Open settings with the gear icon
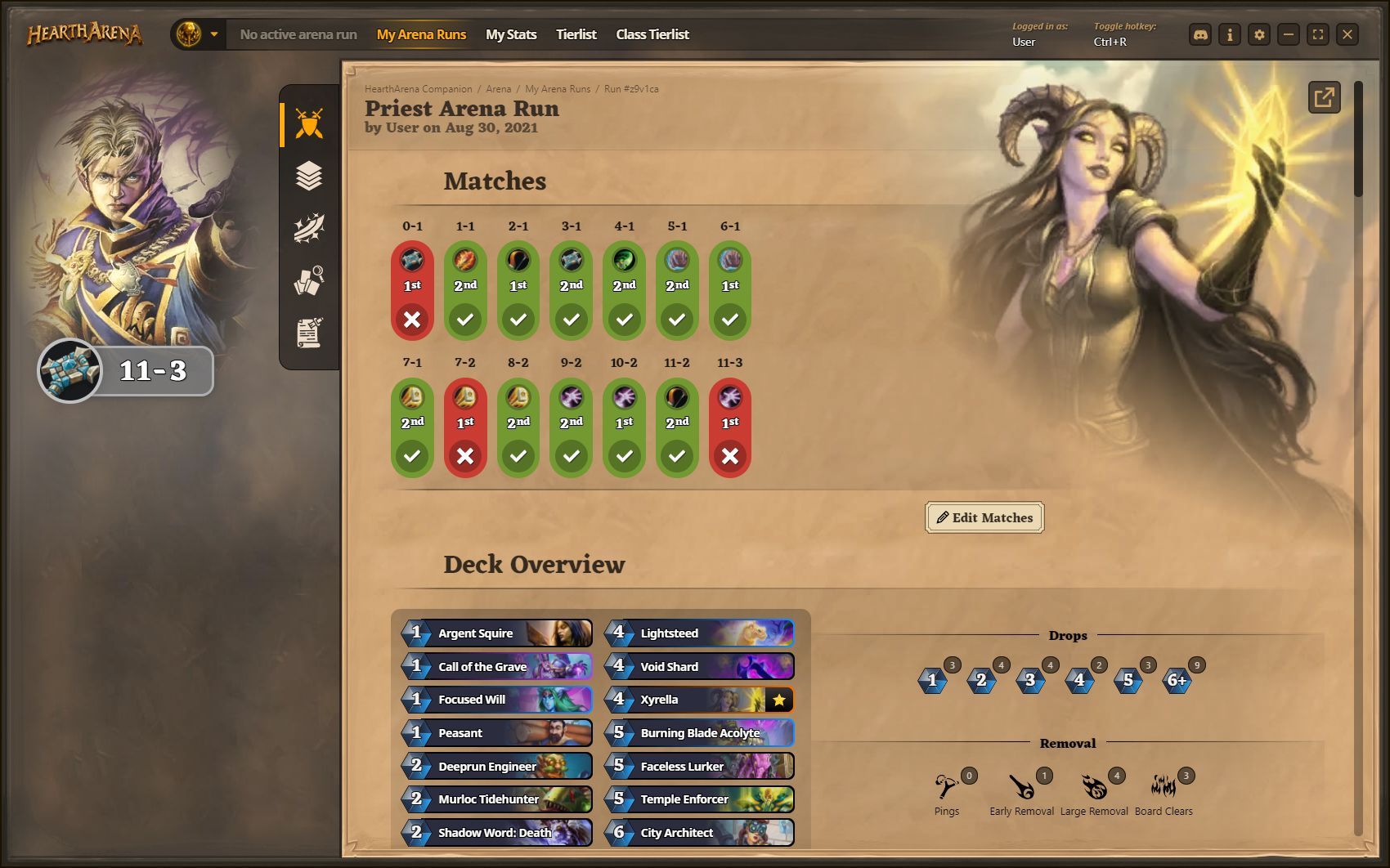Screen dimensions: 1390x868 [1259, 34]
